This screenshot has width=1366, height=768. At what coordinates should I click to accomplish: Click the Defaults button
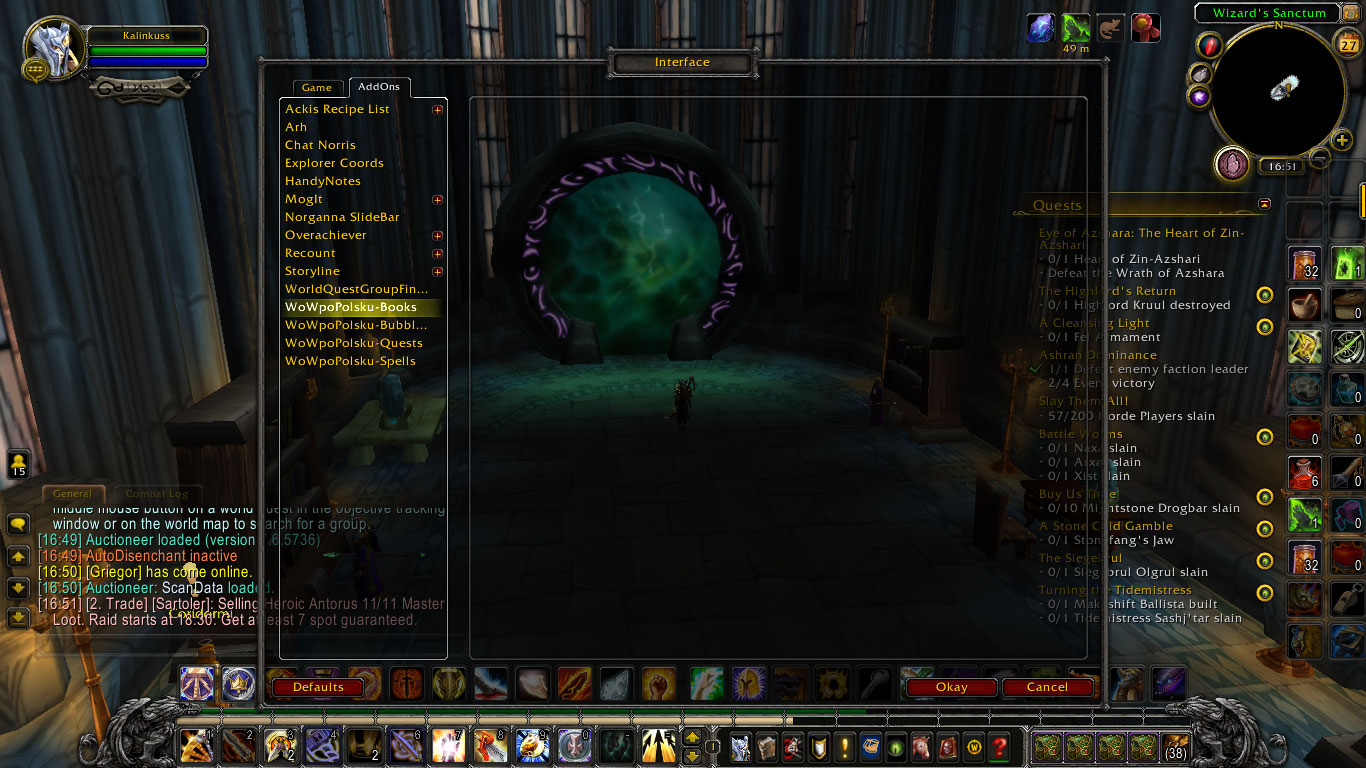317,687
